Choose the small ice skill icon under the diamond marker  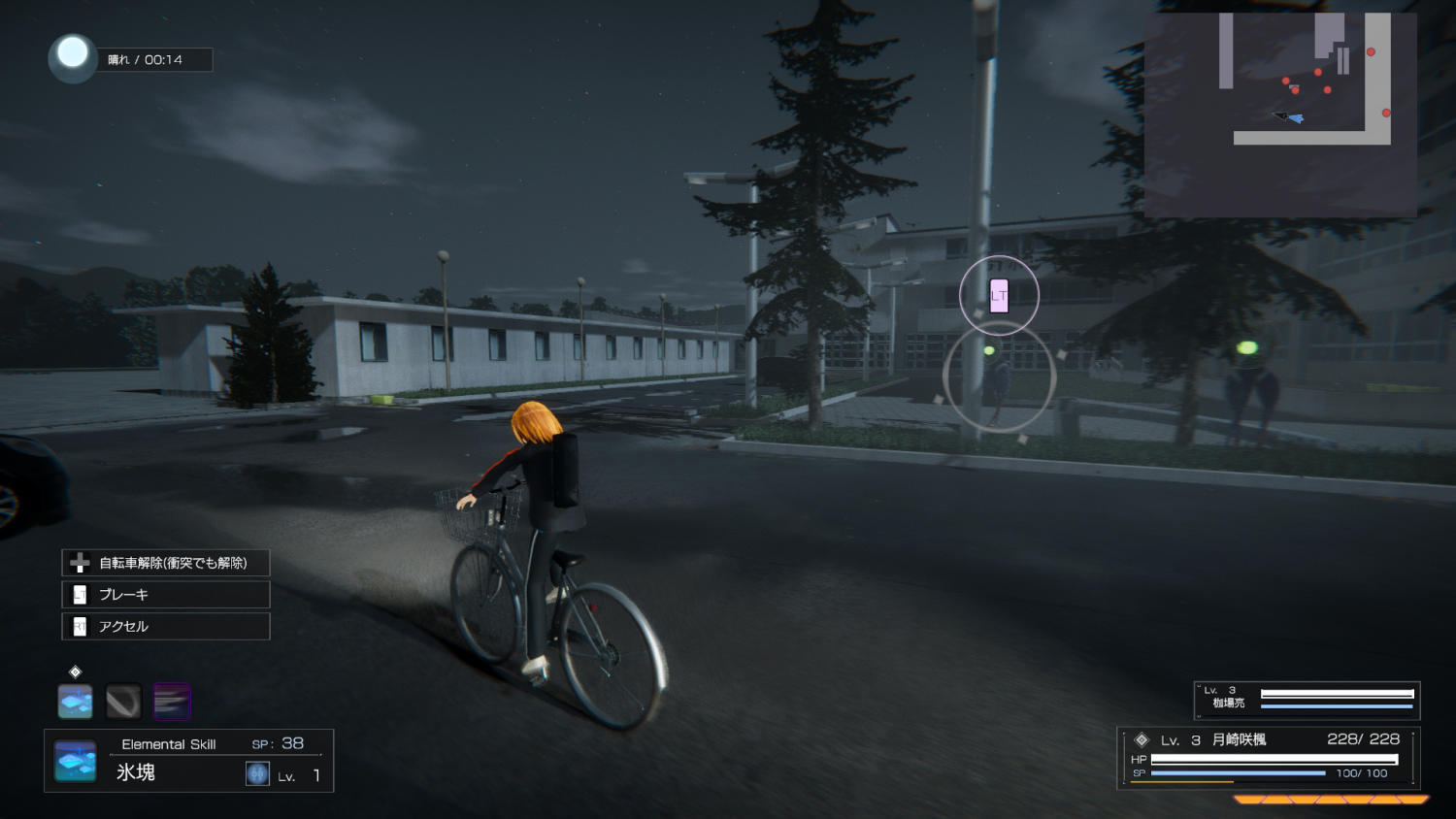pyautogui.click(x=75, y=702)
